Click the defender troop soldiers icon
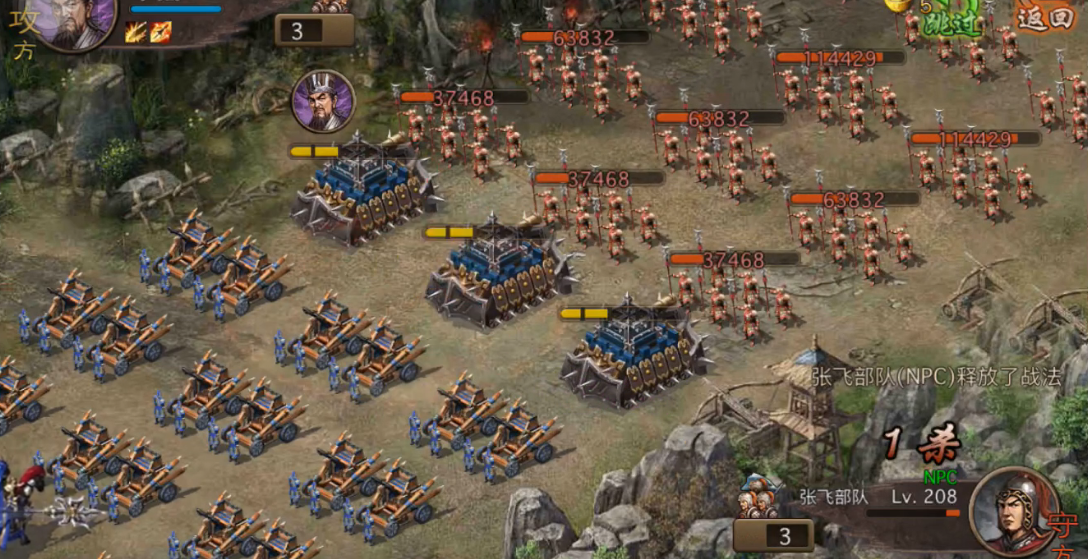Screen dimensions: 1088x559 [758, 497]
